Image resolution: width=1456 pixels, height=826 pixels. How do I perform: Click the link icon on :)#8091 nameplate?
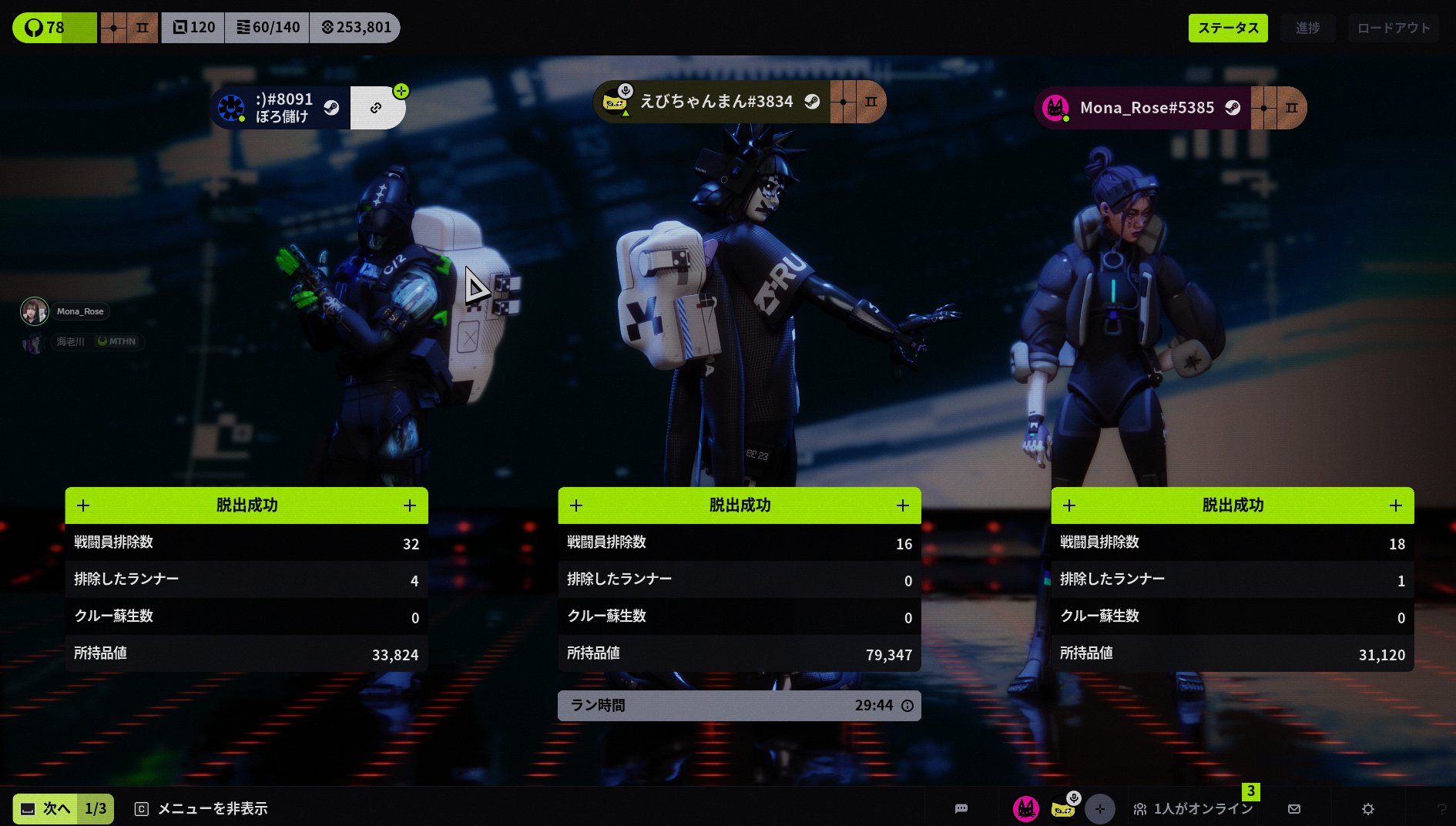(x=376, y=108)
